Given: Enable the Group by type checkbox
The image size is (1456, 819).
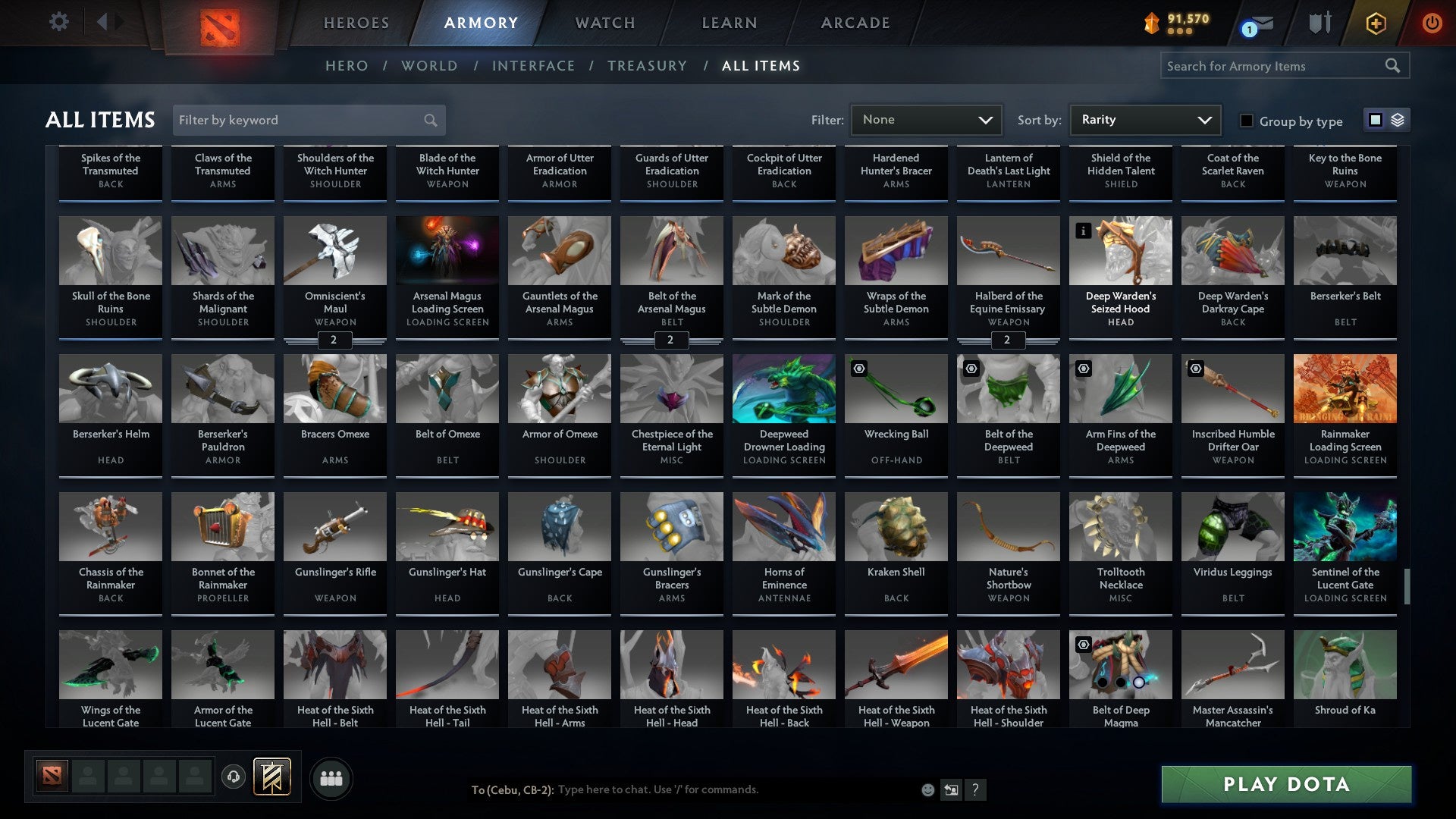Looking at the screenshot, I should click(1246, 121).
